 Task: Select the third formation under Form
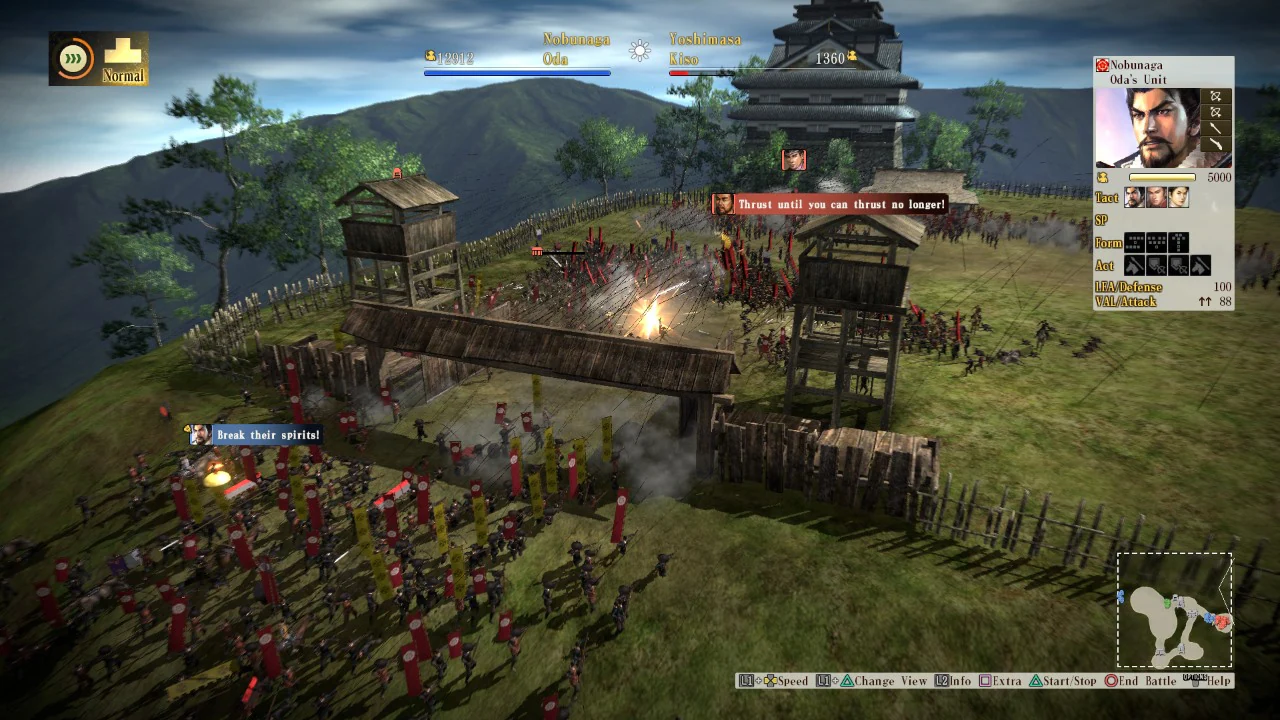pos(1178,242)
